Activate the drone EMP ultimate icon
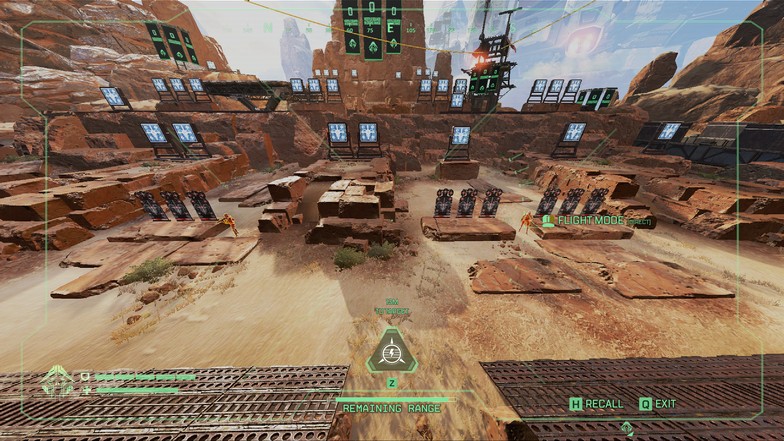Viewport: 784px width, 441px height. point(391,353)
